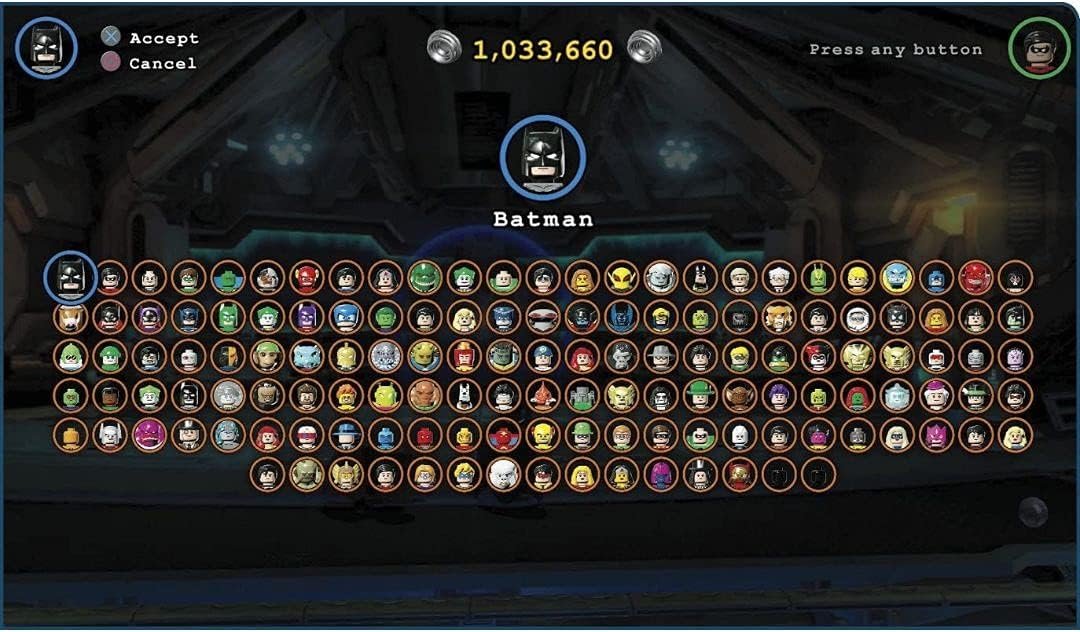
Task: Choose the brown Man-Bat character tile
Action: (x=739, y=395)
